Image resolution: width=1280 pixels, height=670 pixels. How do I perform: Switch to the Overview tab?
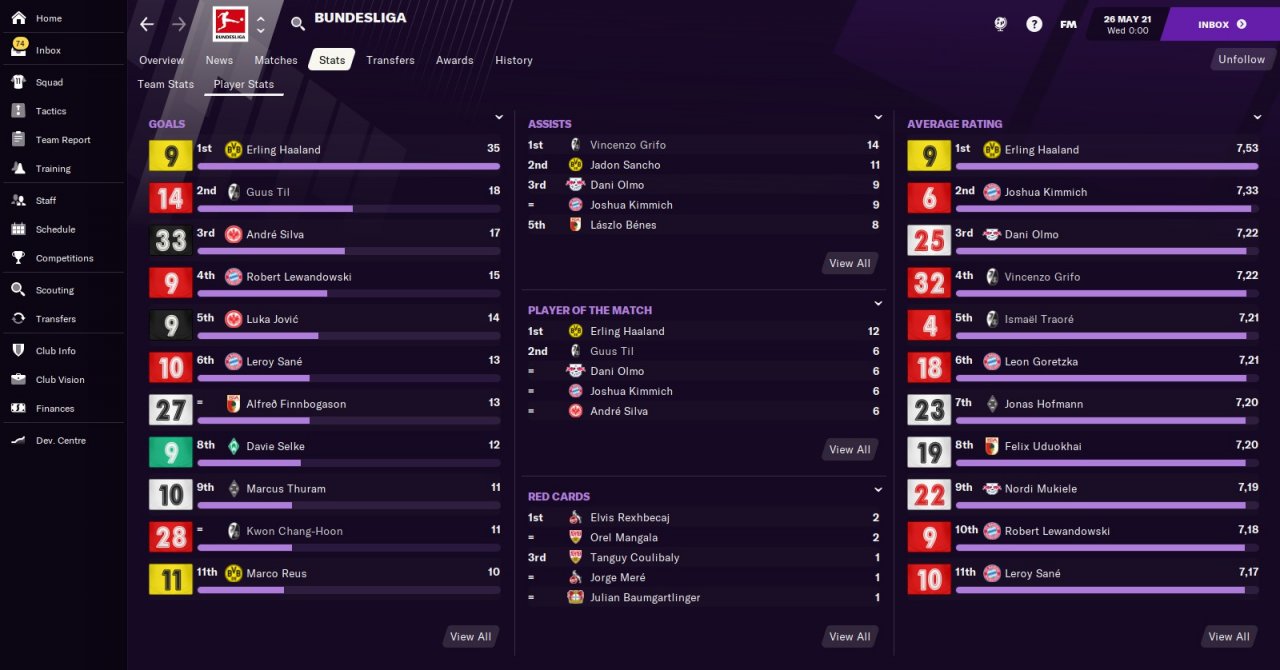161,60
